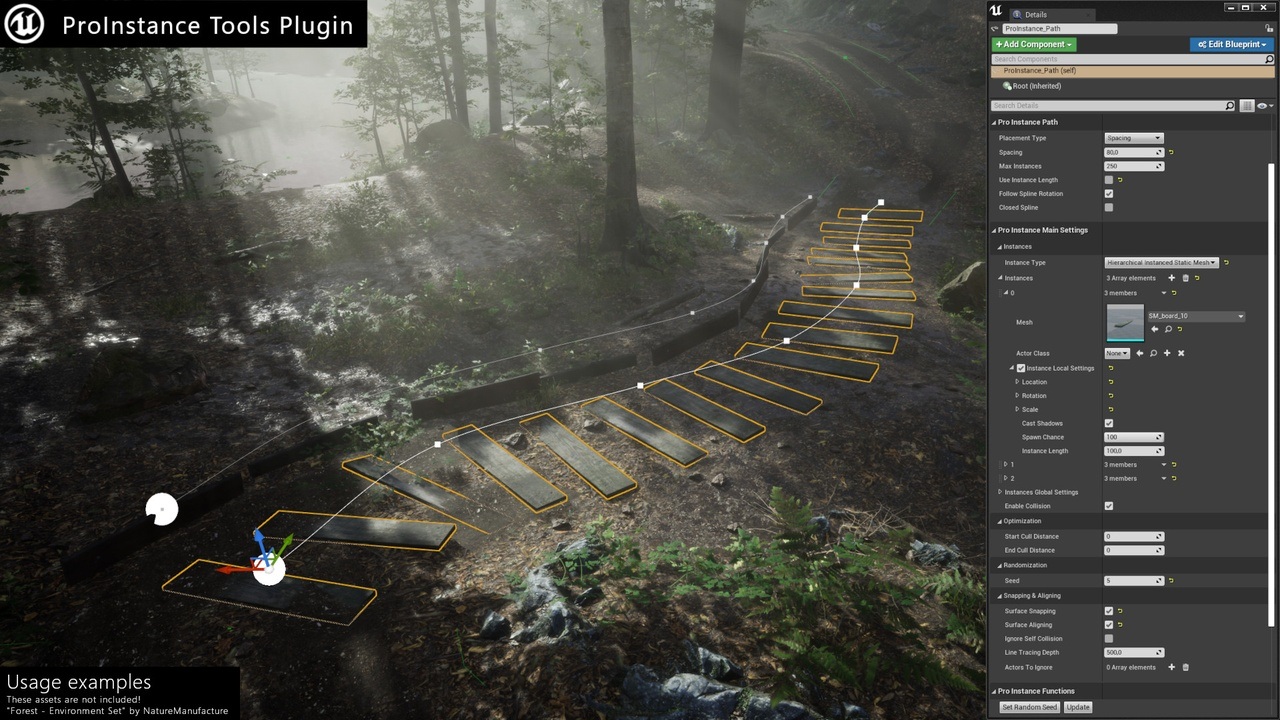This screenshot has height=720, width=1280.
Task: Toggle the Cast Shadows checkbox
Action: (1108, 423)
